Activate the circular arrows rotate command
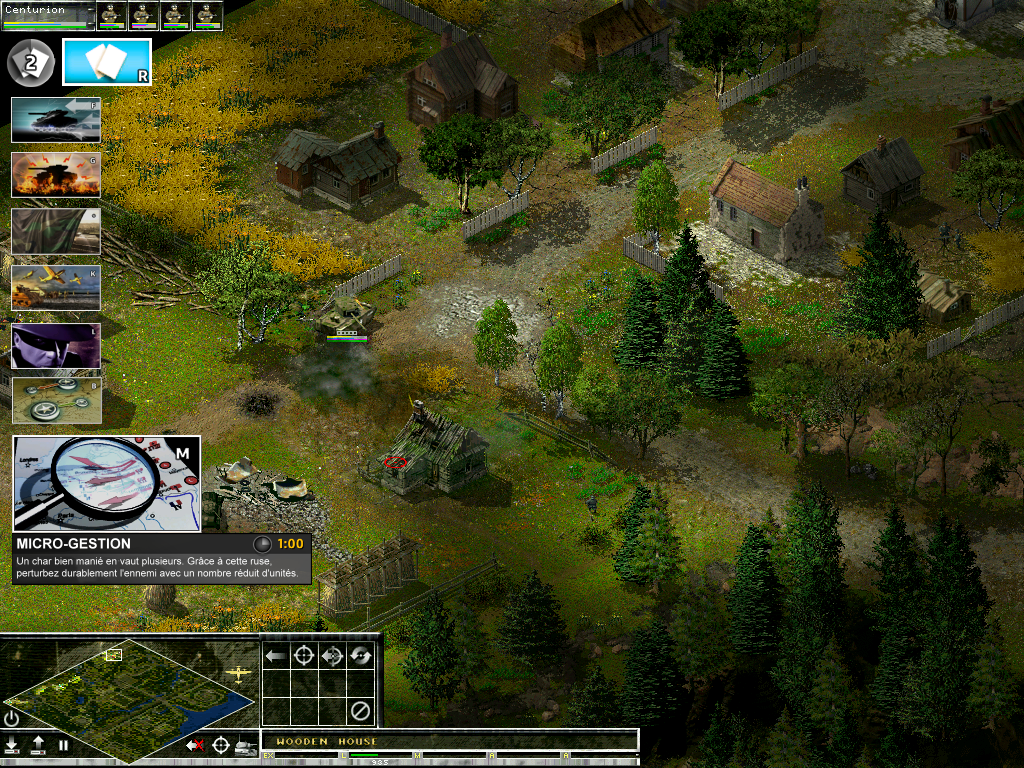This screenshot has width=1024, height=768. pos(361,656)
